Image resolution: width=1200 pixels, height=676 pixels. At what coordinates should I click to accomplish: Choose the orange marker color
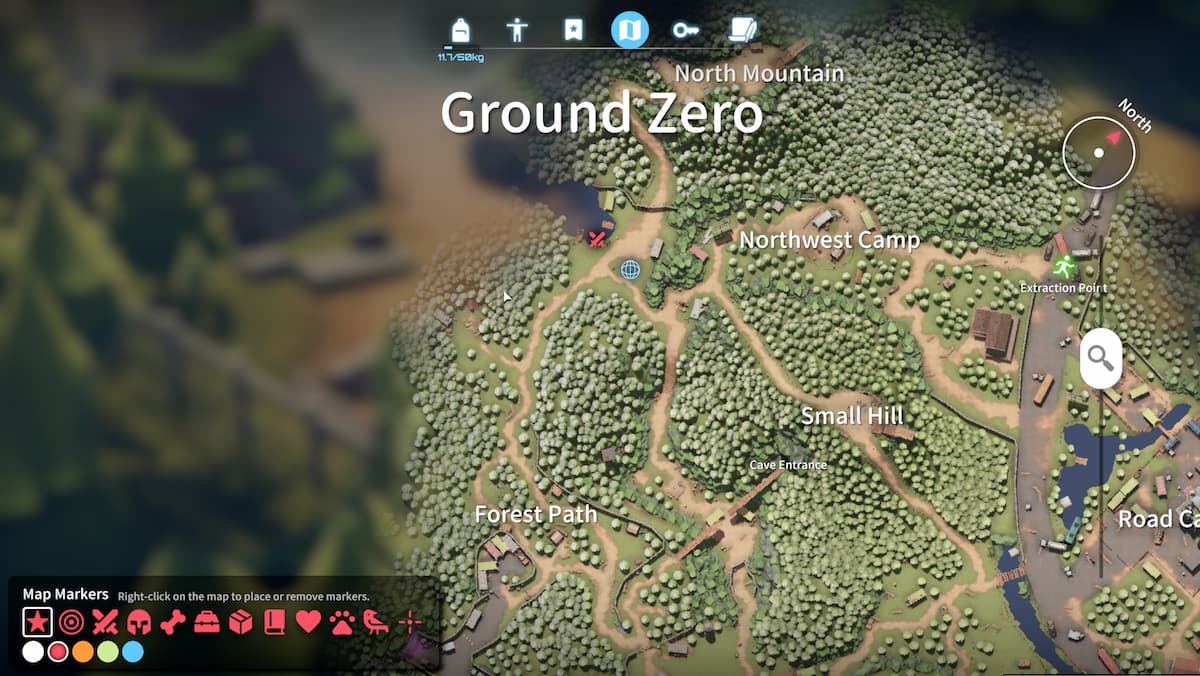(x=83, y=652)
